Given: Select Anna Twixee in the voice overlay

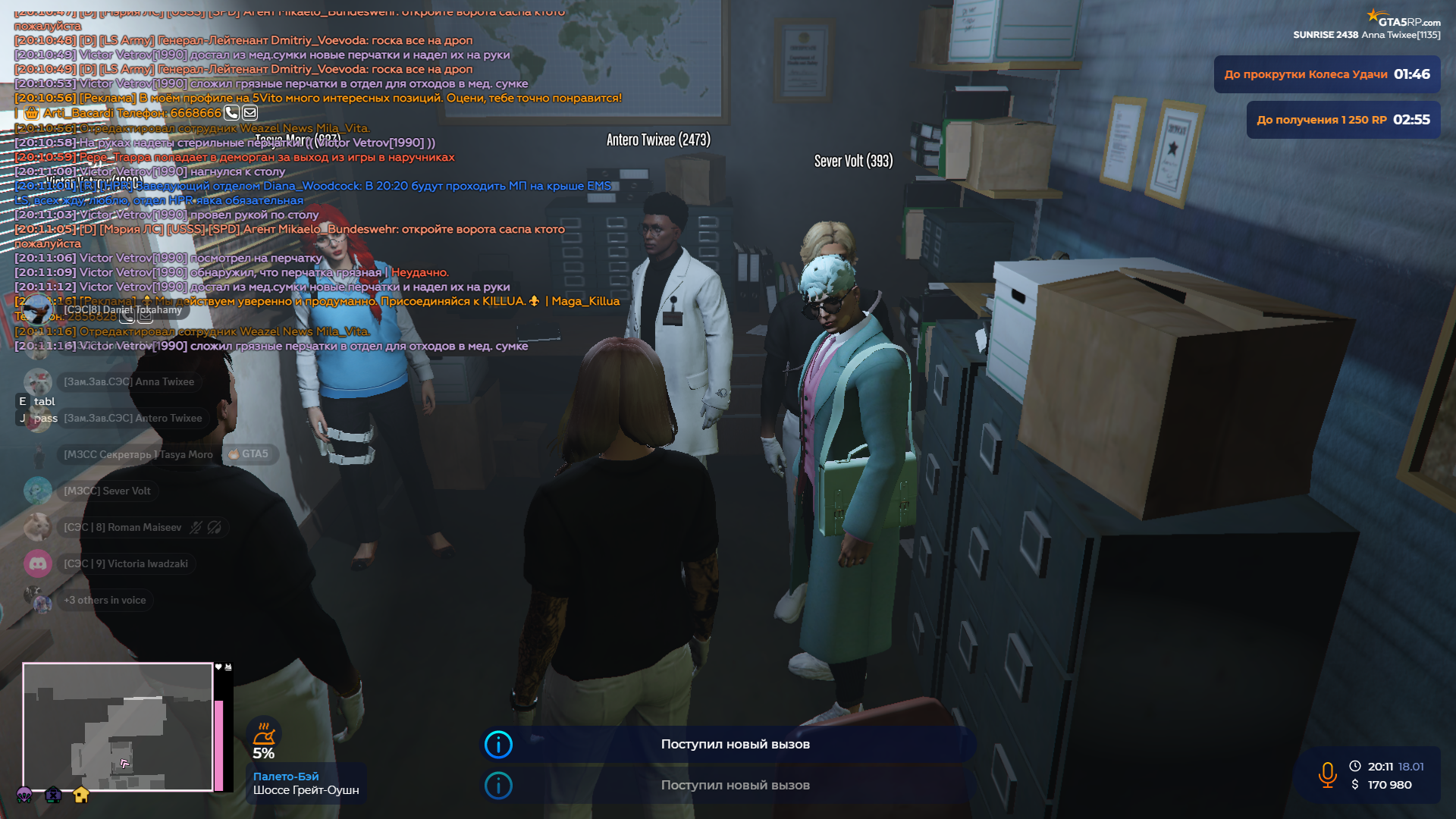Looking at the screenshot, I should tap(128, 381).
